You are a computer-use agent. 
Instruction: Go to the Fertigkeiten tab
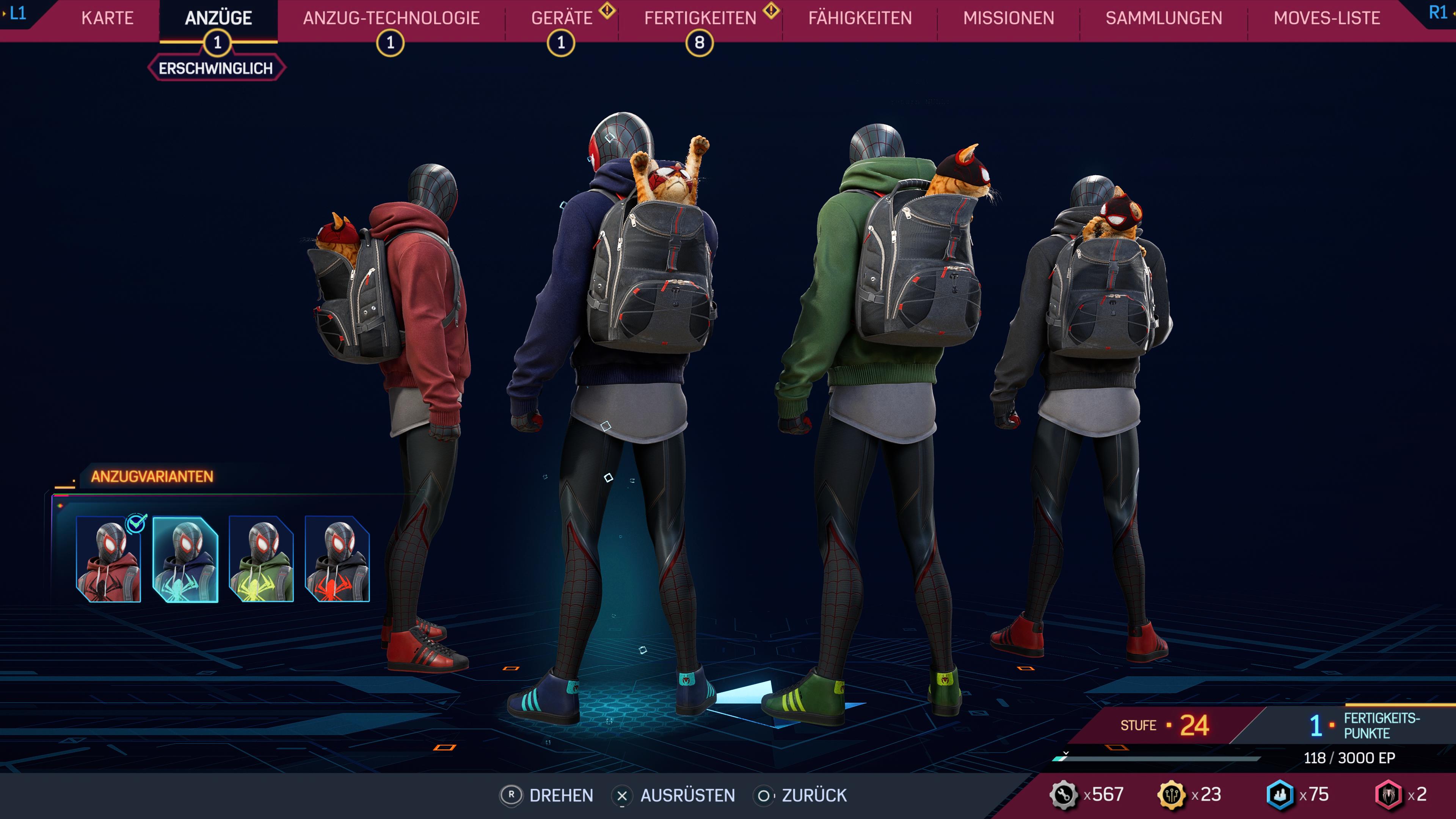(700, 18)
